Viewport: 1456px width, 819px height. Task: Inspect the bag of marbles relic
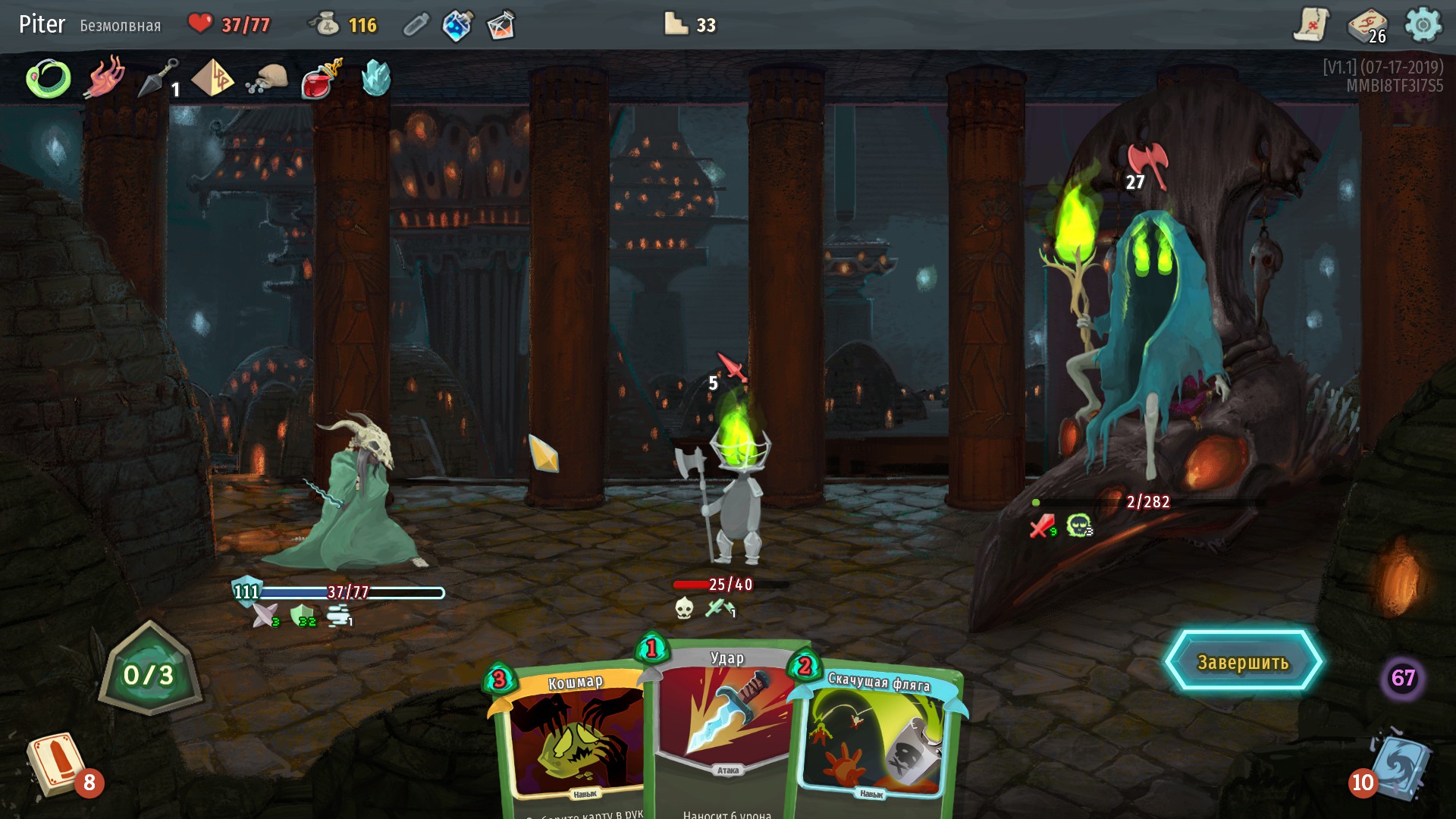(x=268, y=80)
